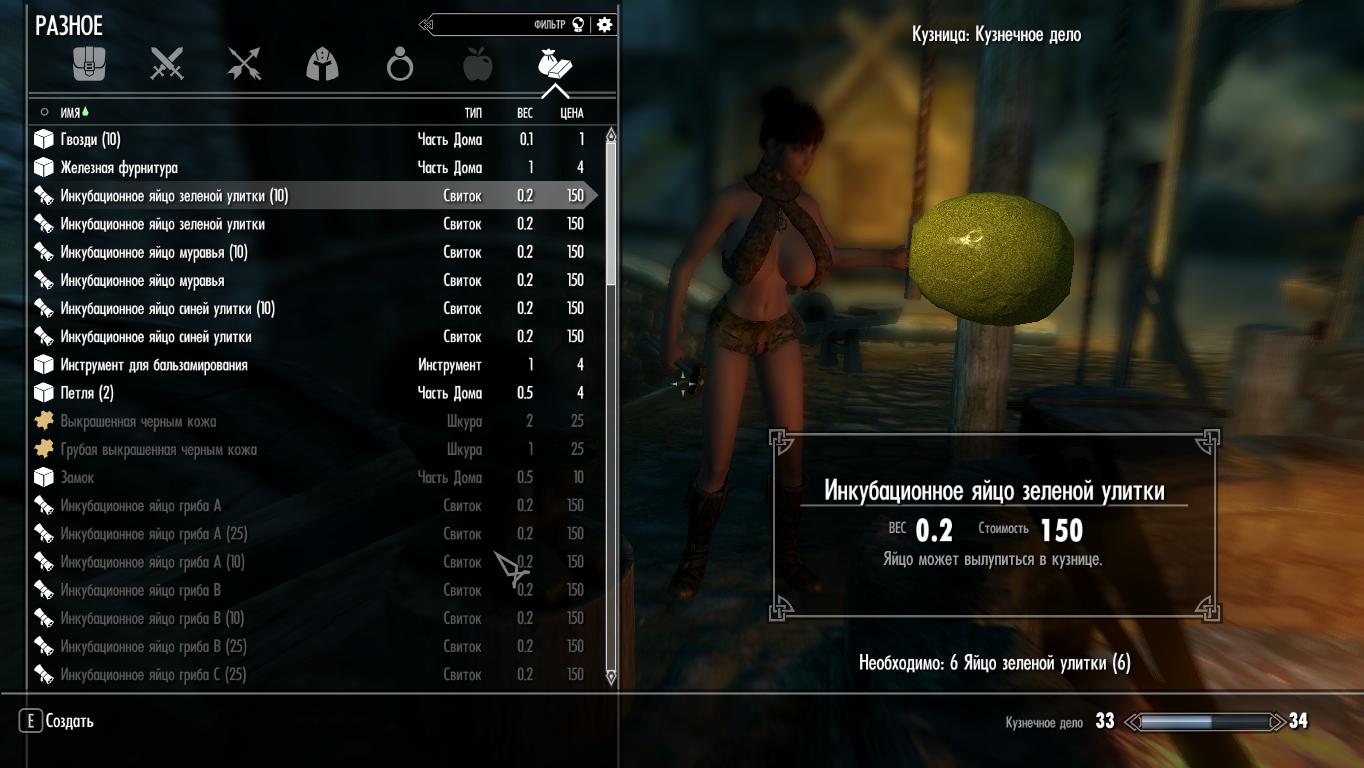The image size is (1364, 768).
Task: Sort items by Вес column header
Action: [525, 113]
